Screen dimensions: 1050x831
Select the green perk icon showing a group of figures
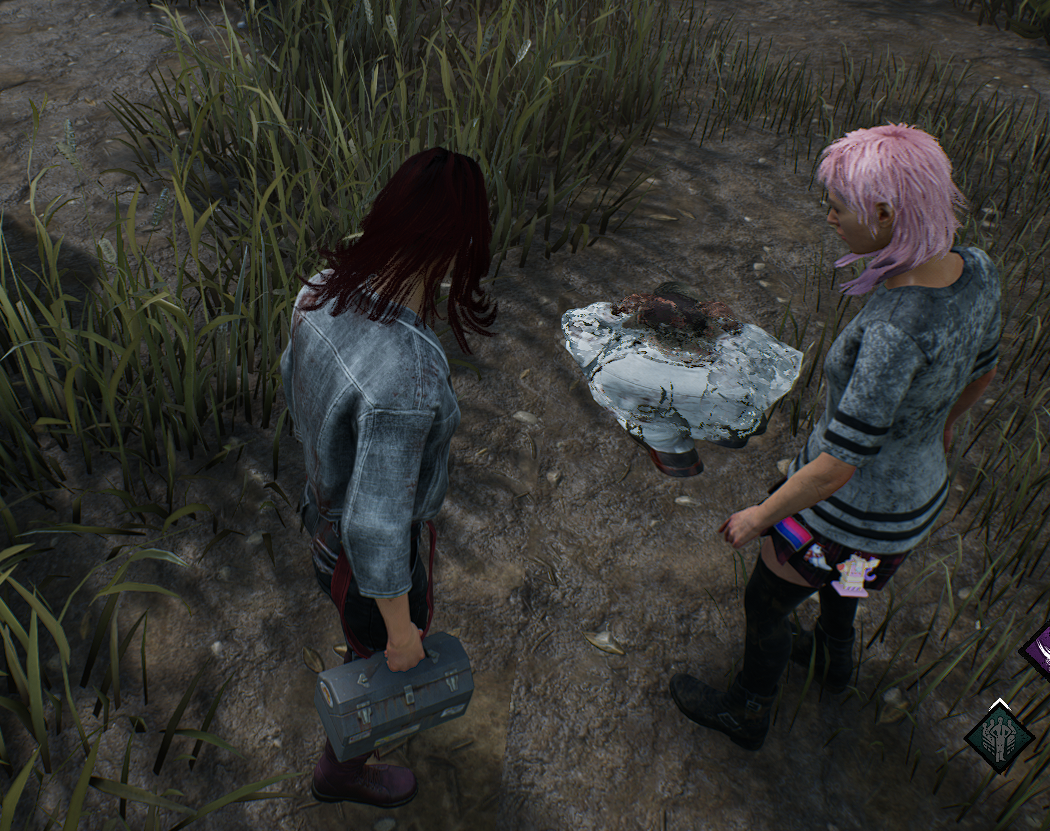tap(998, 735)
